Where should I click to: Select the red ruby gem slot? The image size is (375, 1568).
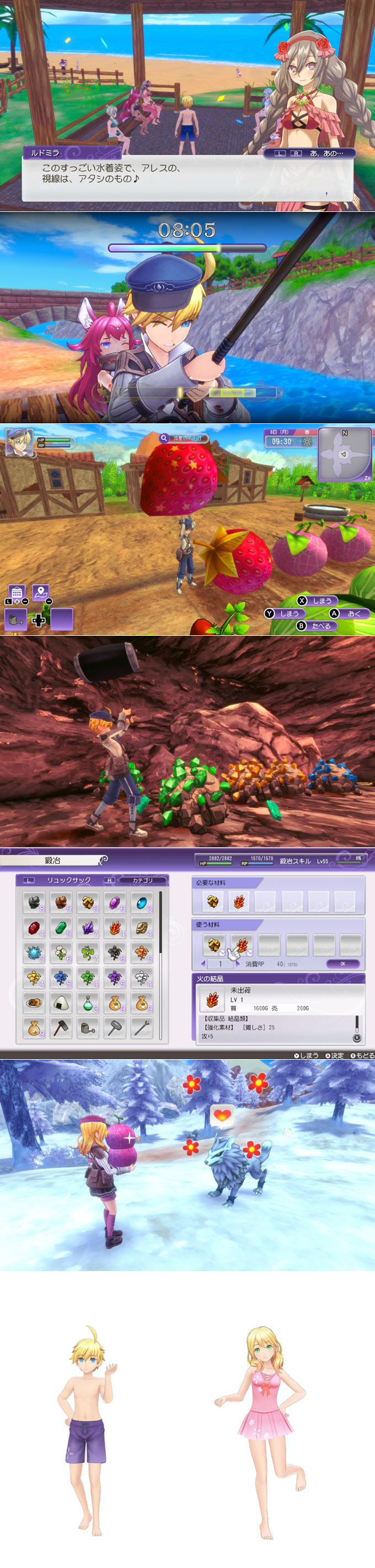click(x=34, y=927)
